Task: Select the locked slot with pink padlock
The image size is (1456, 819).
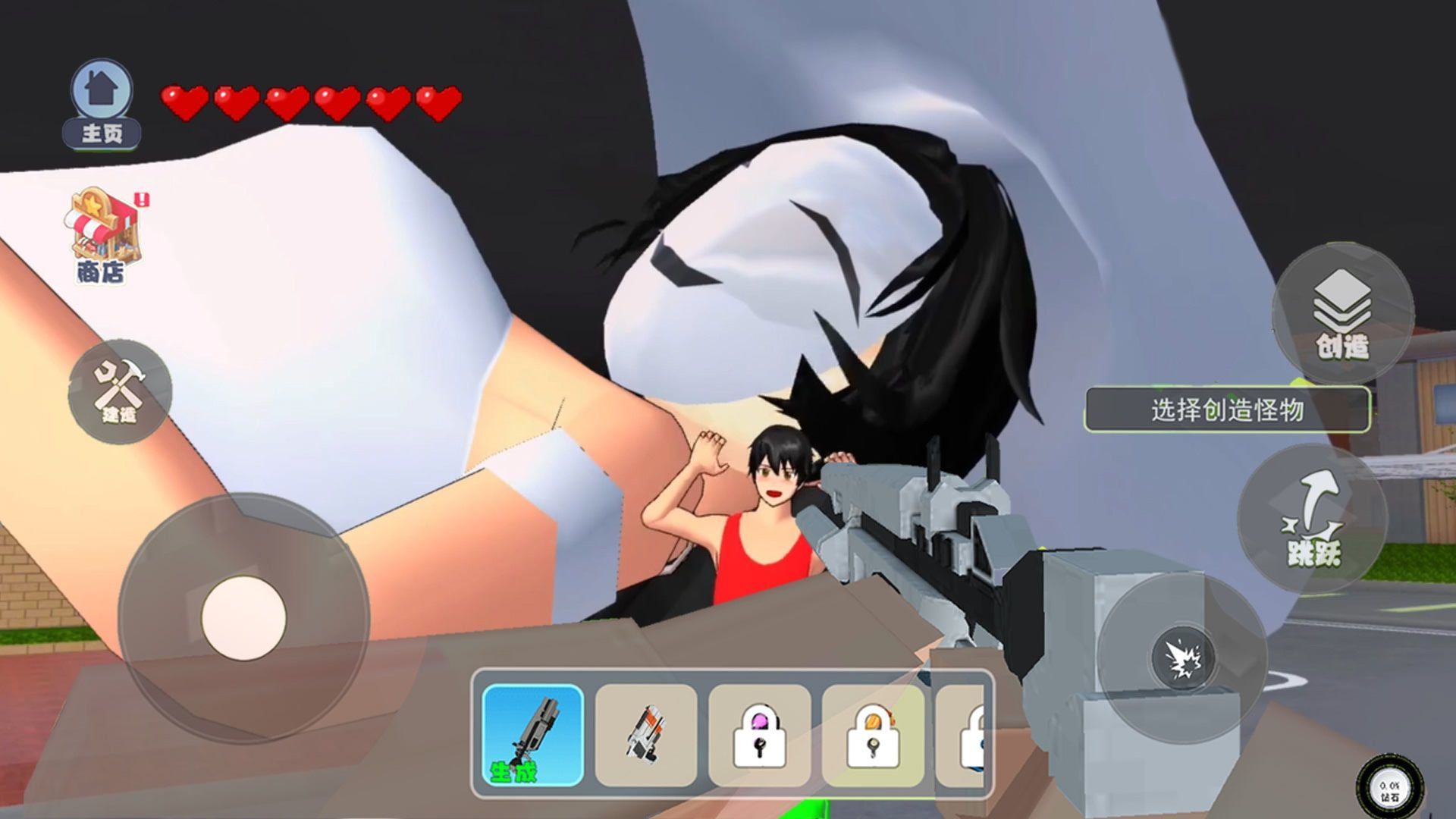Action: (759, 735)
